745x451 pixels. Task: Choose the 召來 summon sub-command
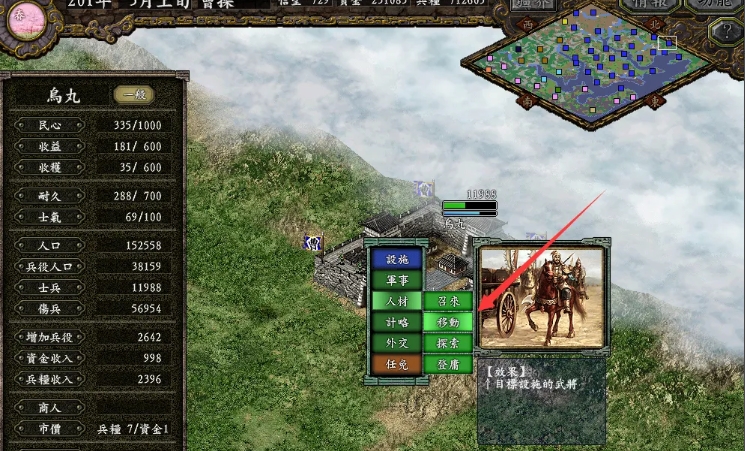(x=447, y=301)
